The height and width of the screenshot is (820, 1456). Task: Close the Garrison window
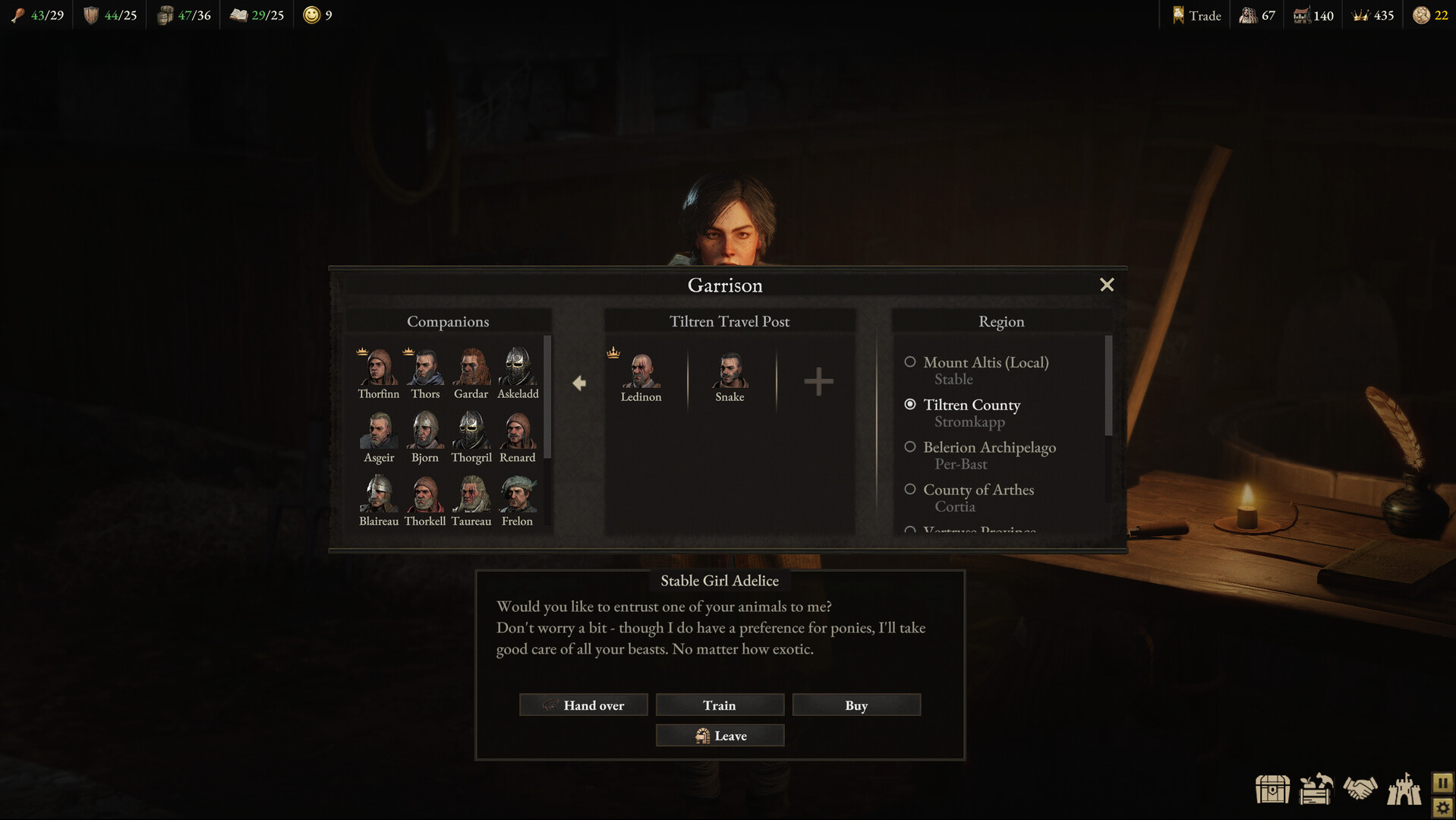(x=1107, y=285)
